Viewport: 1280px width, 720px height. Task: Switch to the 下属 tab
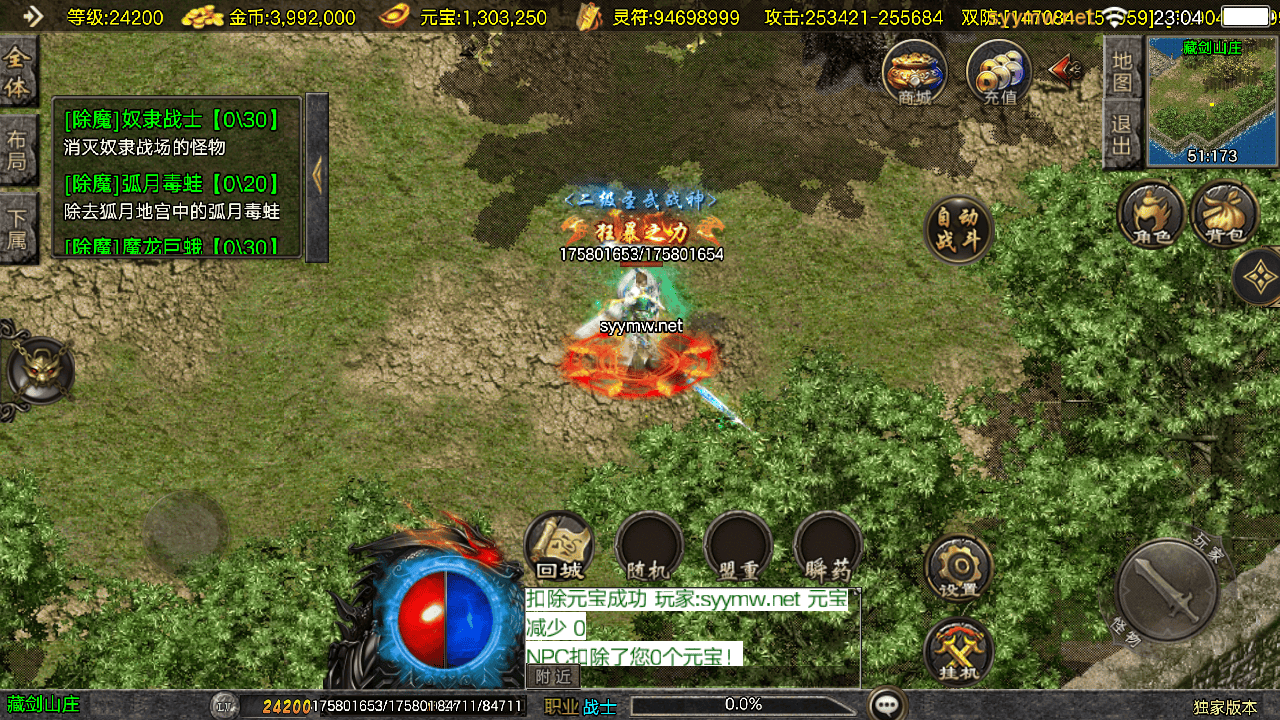(17, 227)
